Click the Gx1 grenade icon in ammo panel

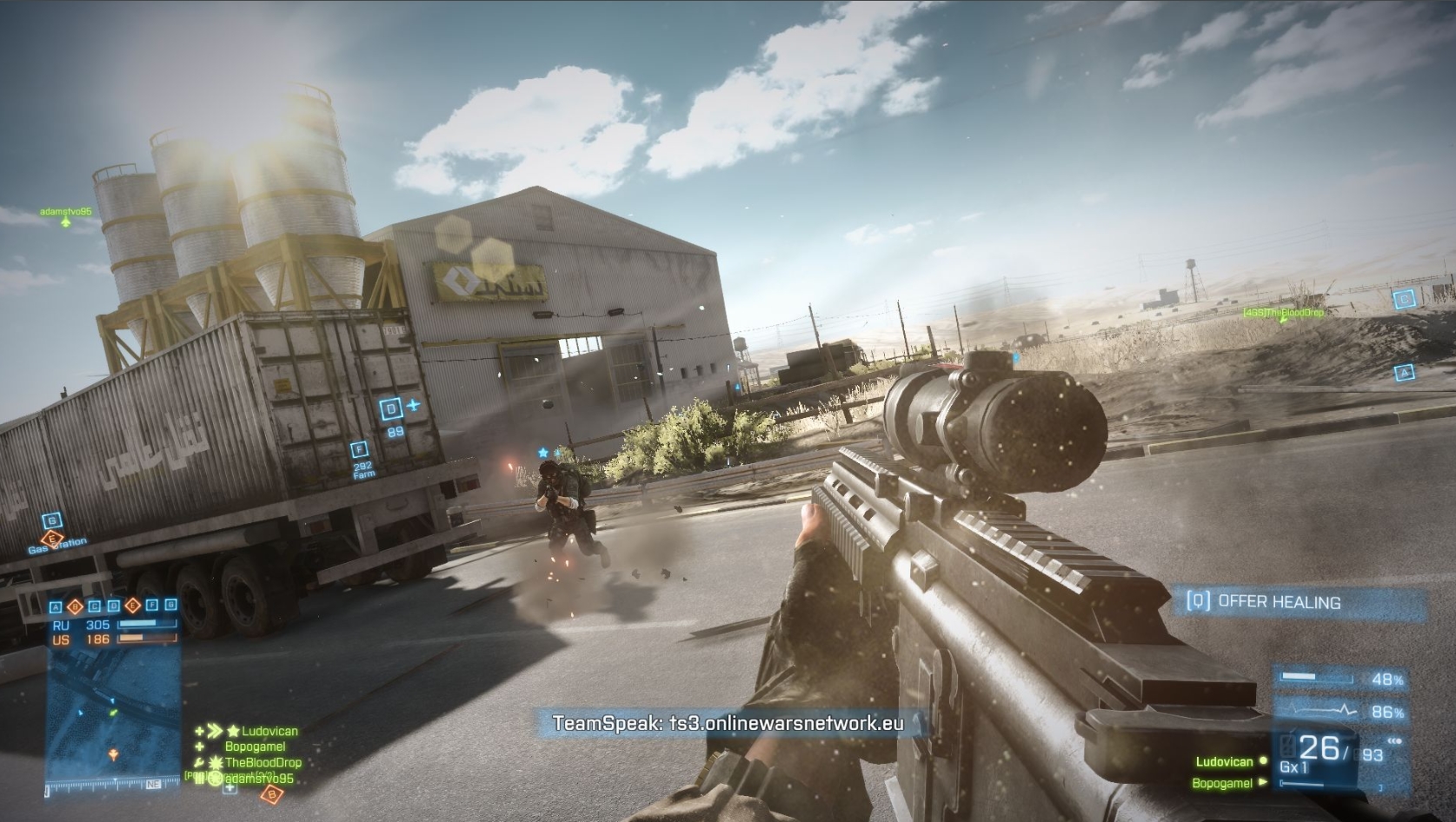1293,766
